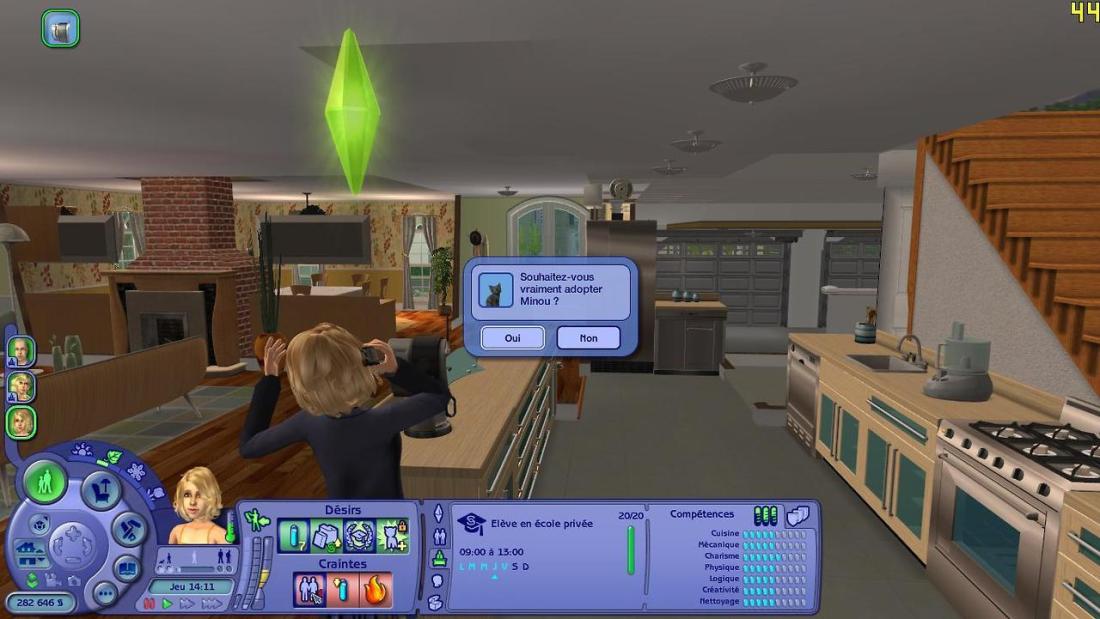Select the locked cat adoption desire

392,536
